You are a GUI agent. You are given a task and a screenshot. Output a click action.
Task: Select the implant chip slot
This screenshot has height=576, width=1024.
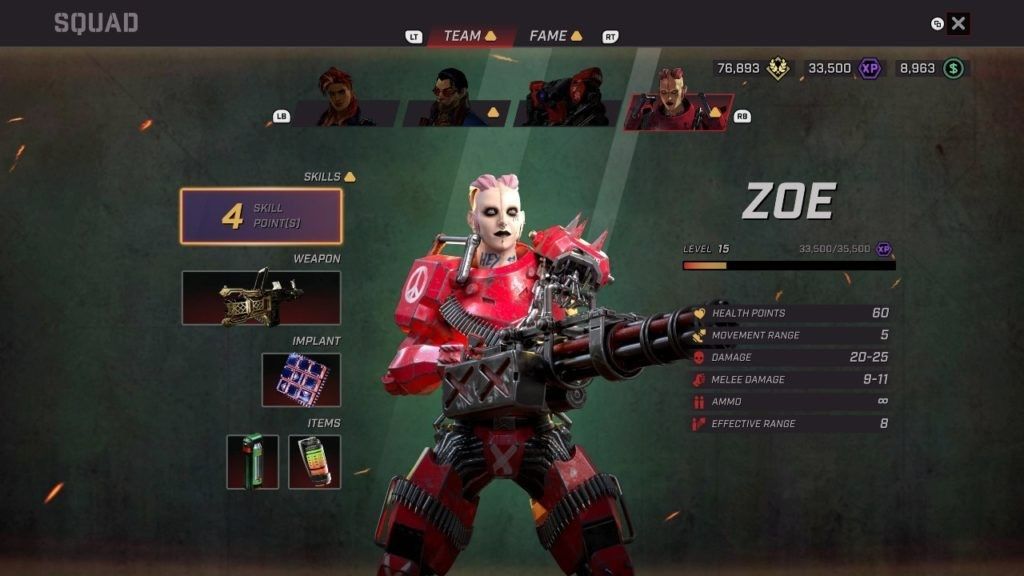pos(301,380)
